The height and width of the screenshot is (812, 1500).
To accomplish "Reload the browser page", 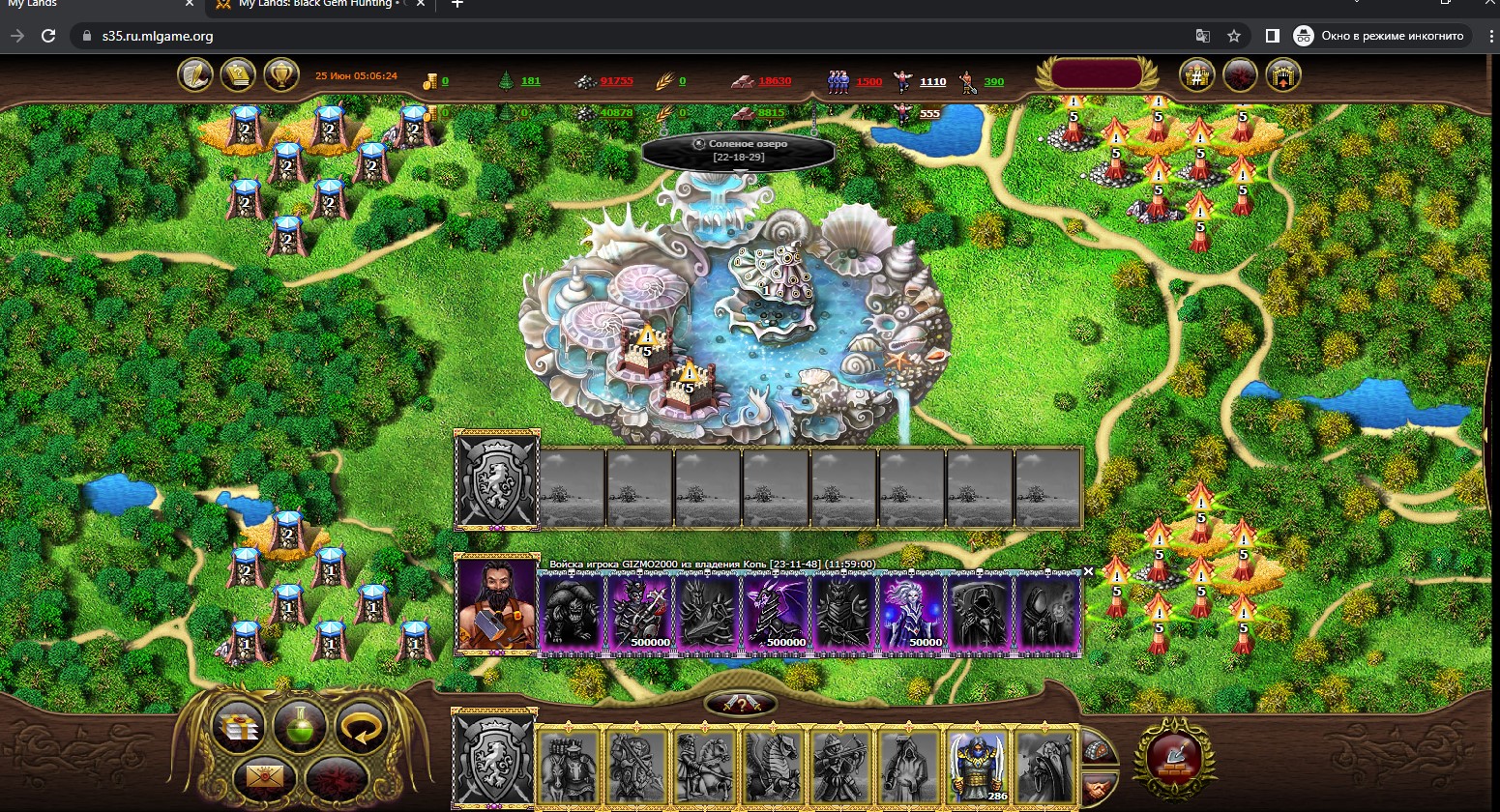I will [47, 36].
